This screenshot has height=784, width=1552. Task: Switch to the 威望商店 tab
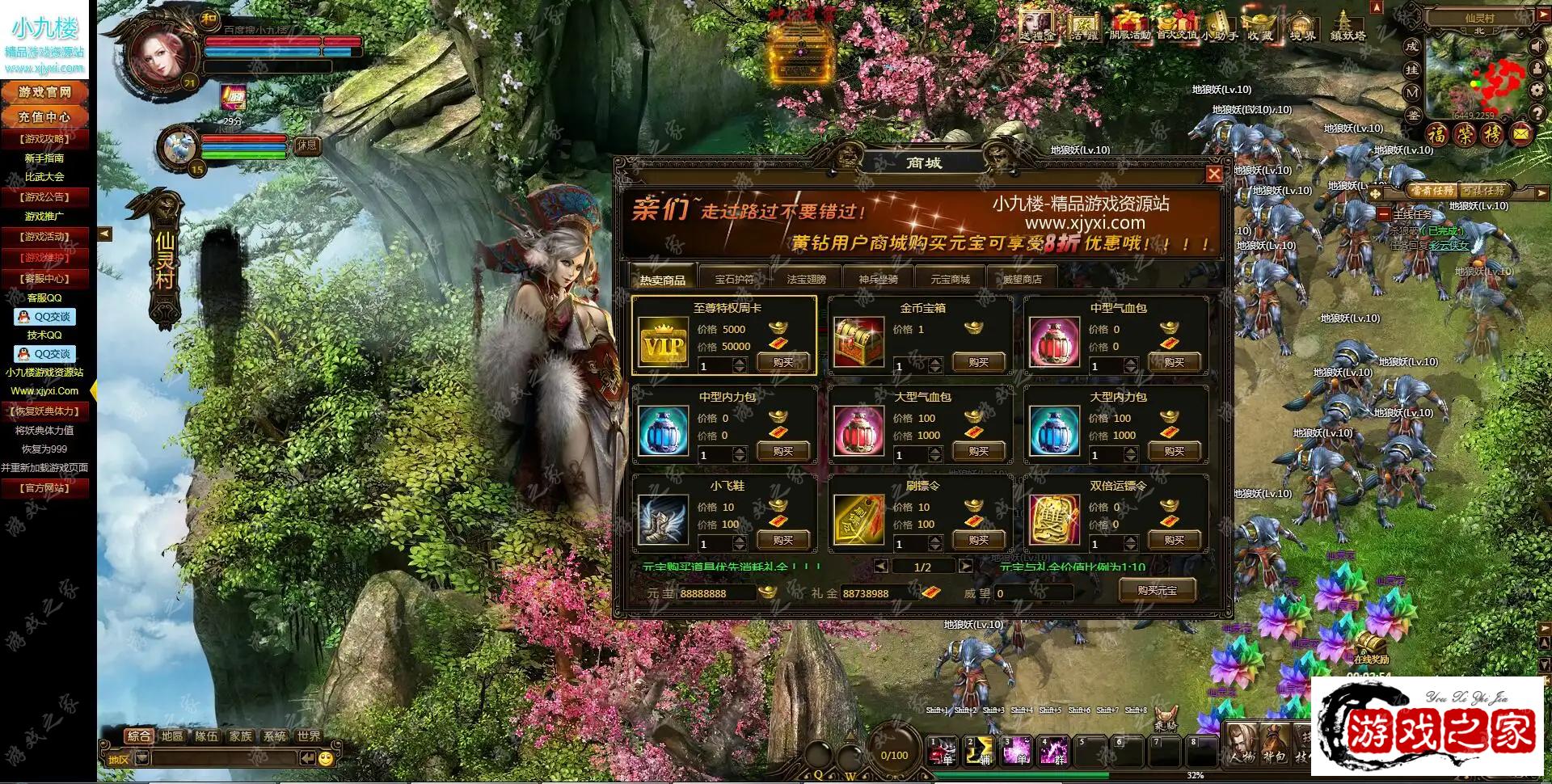pos(1022,279)
